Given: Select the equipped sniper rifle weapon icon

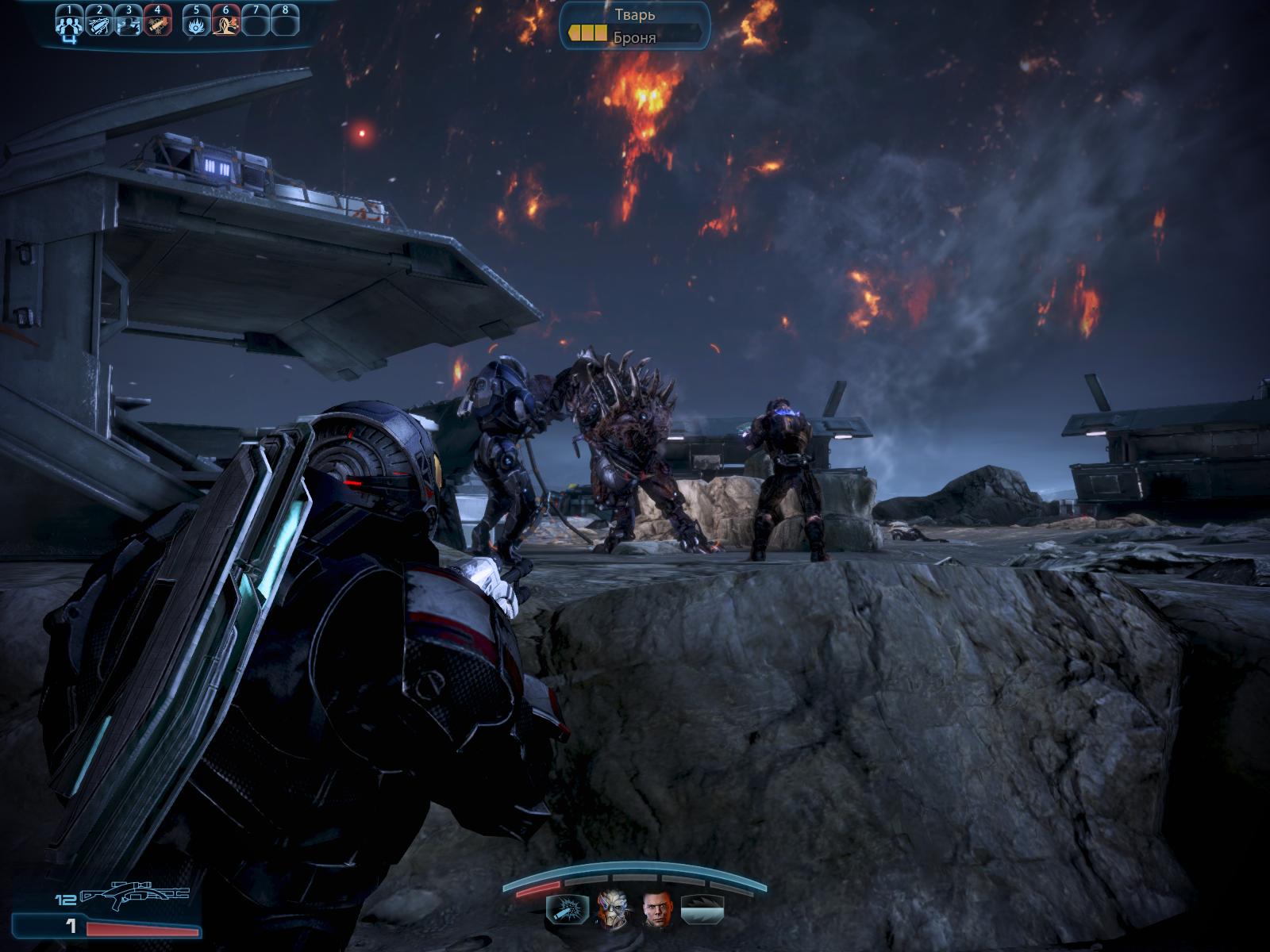Looking at the screenshot, I should click(x=135, y=896).
